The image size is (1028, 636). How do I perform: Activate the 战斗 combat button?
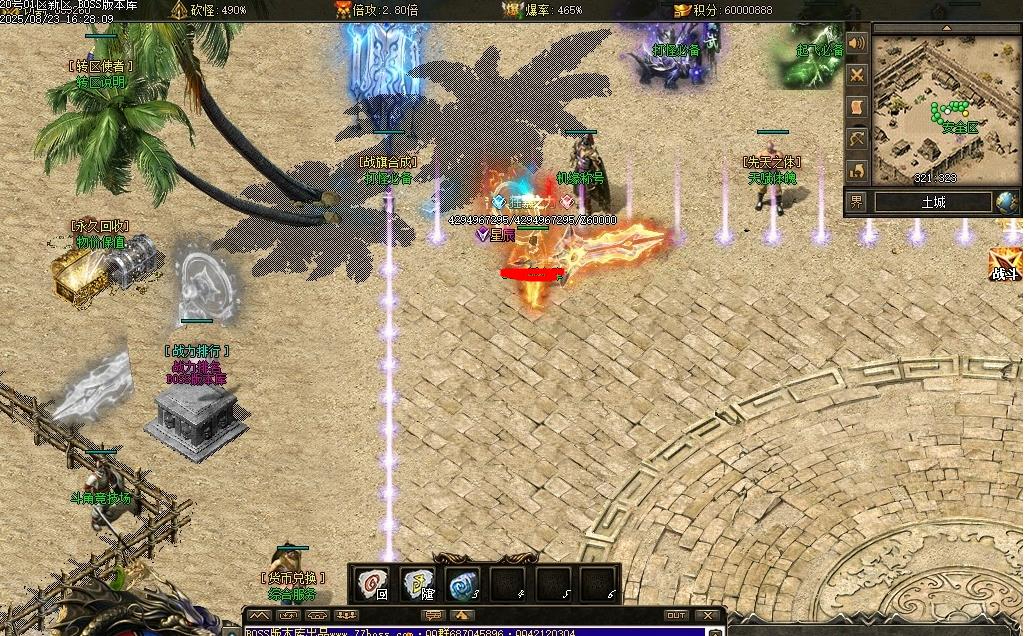[1005, 264]
